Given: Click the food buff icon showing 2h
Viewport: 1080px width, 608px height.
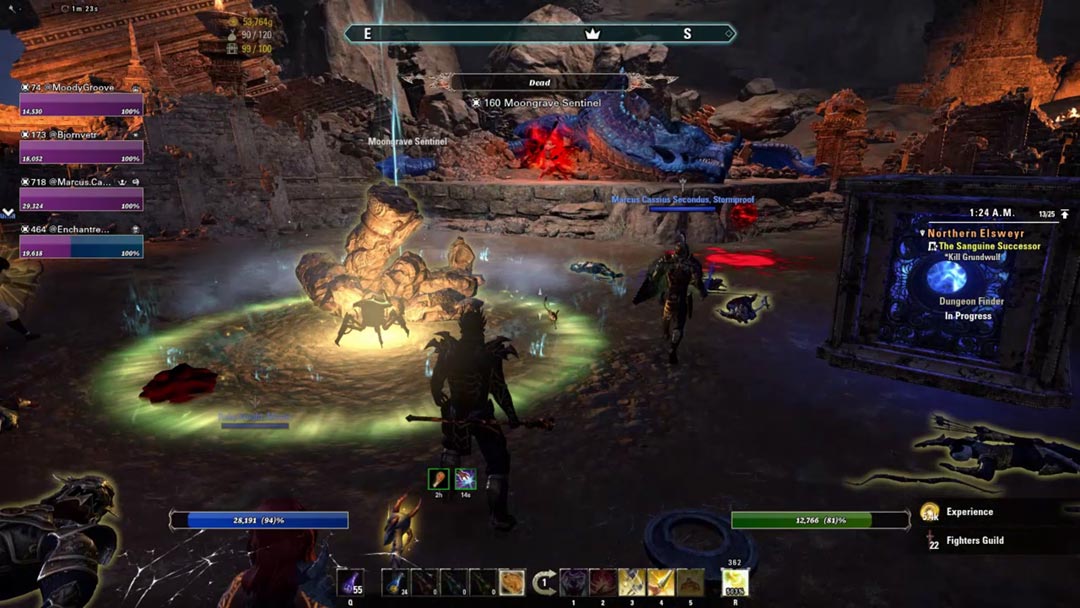Looking at the screenshot, I should (439, 479).
